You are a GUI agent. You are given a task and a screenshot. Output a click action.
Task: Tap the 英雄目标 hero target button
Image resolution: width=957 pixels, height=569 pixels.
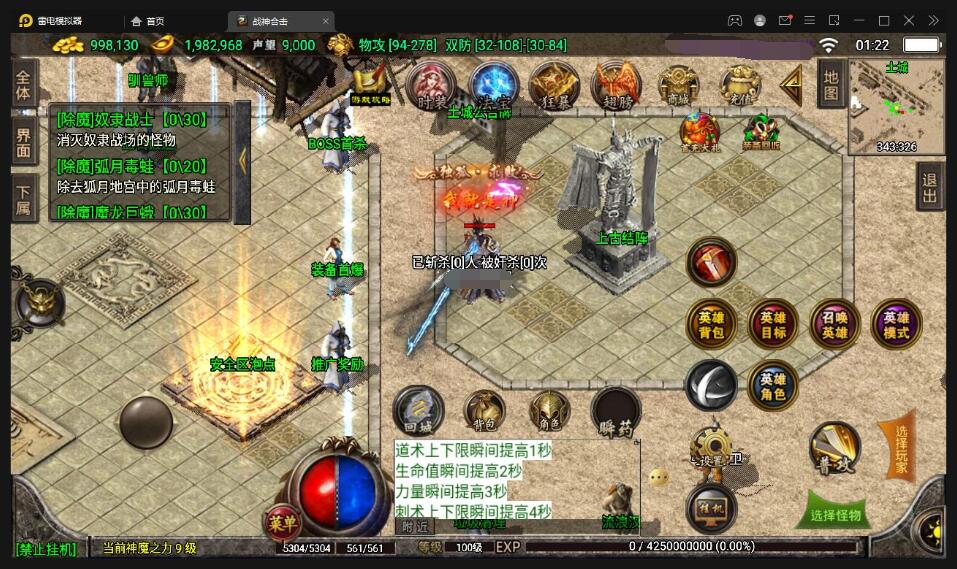(x=773, y=325)
